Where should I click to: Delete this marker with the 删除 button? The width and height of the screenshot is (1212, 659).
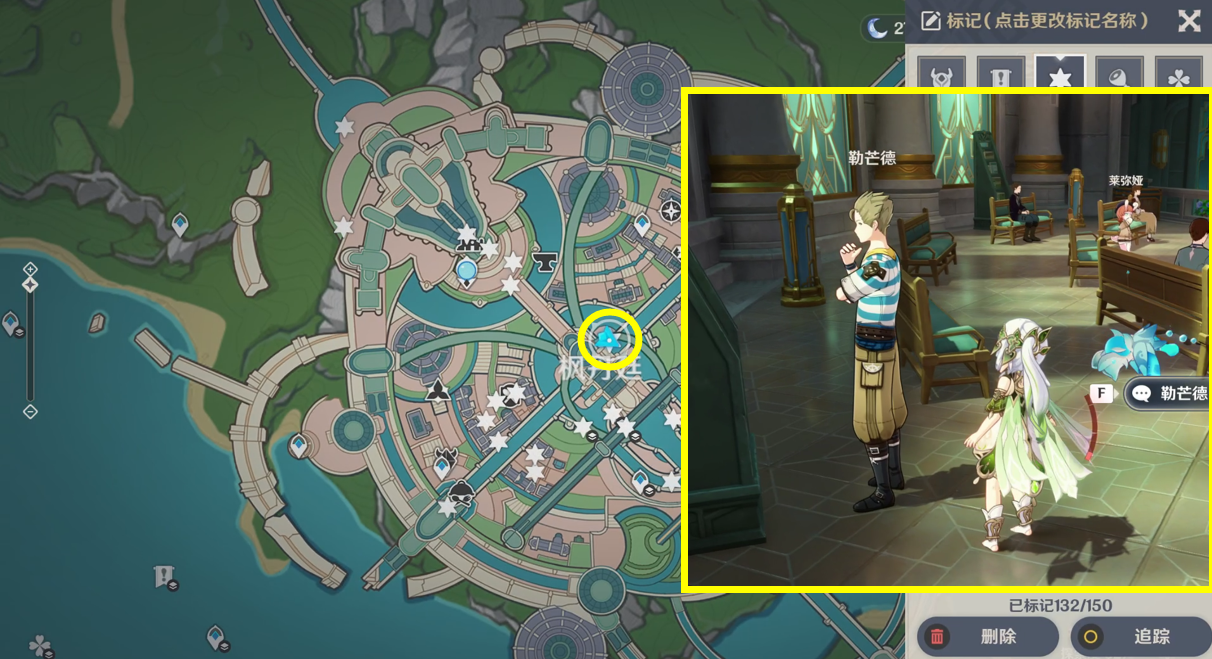click(x=987, y=636)
